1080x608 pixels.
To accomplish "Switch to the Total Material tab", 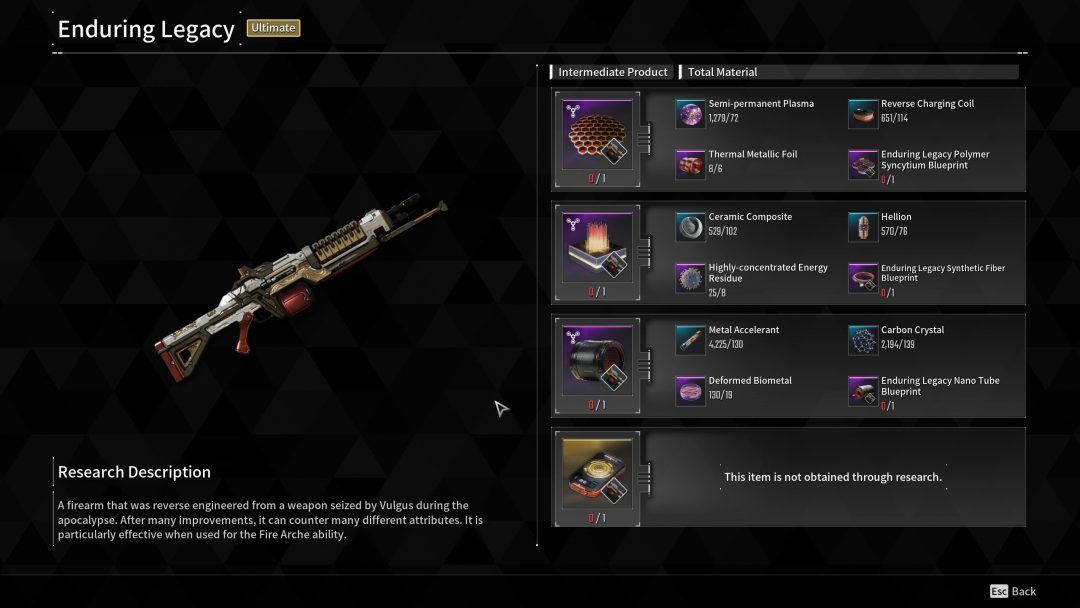I will point(722,72).
